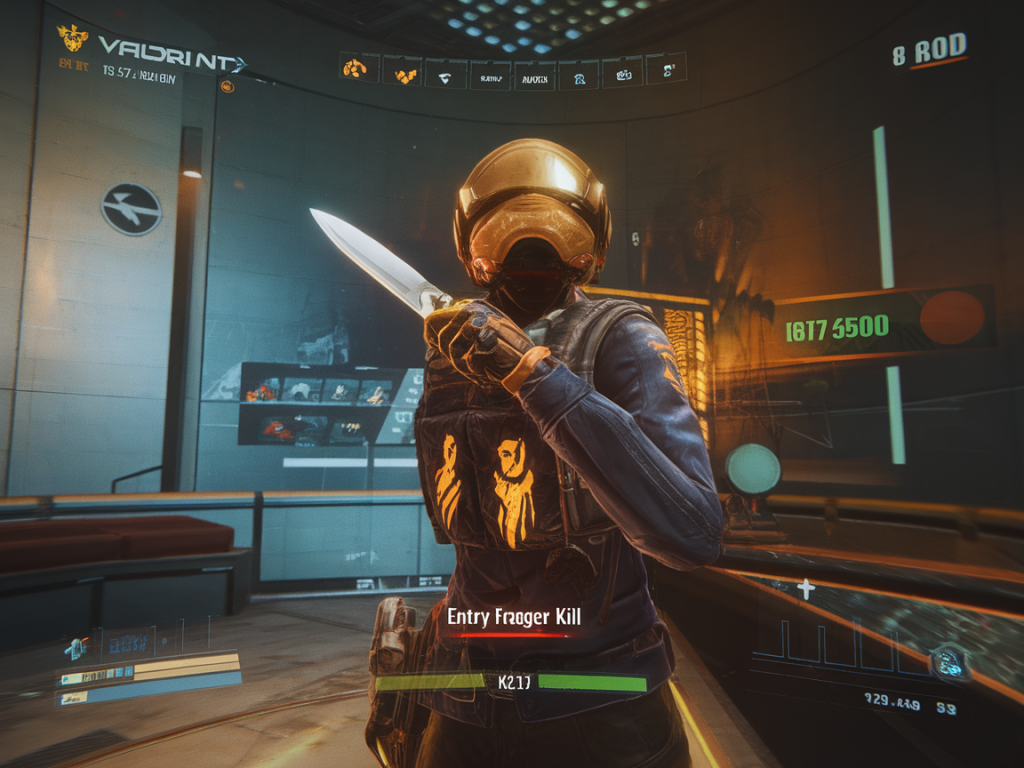
Task: Select the orange cluster icon in the top bar
Action: pos(354,69)
